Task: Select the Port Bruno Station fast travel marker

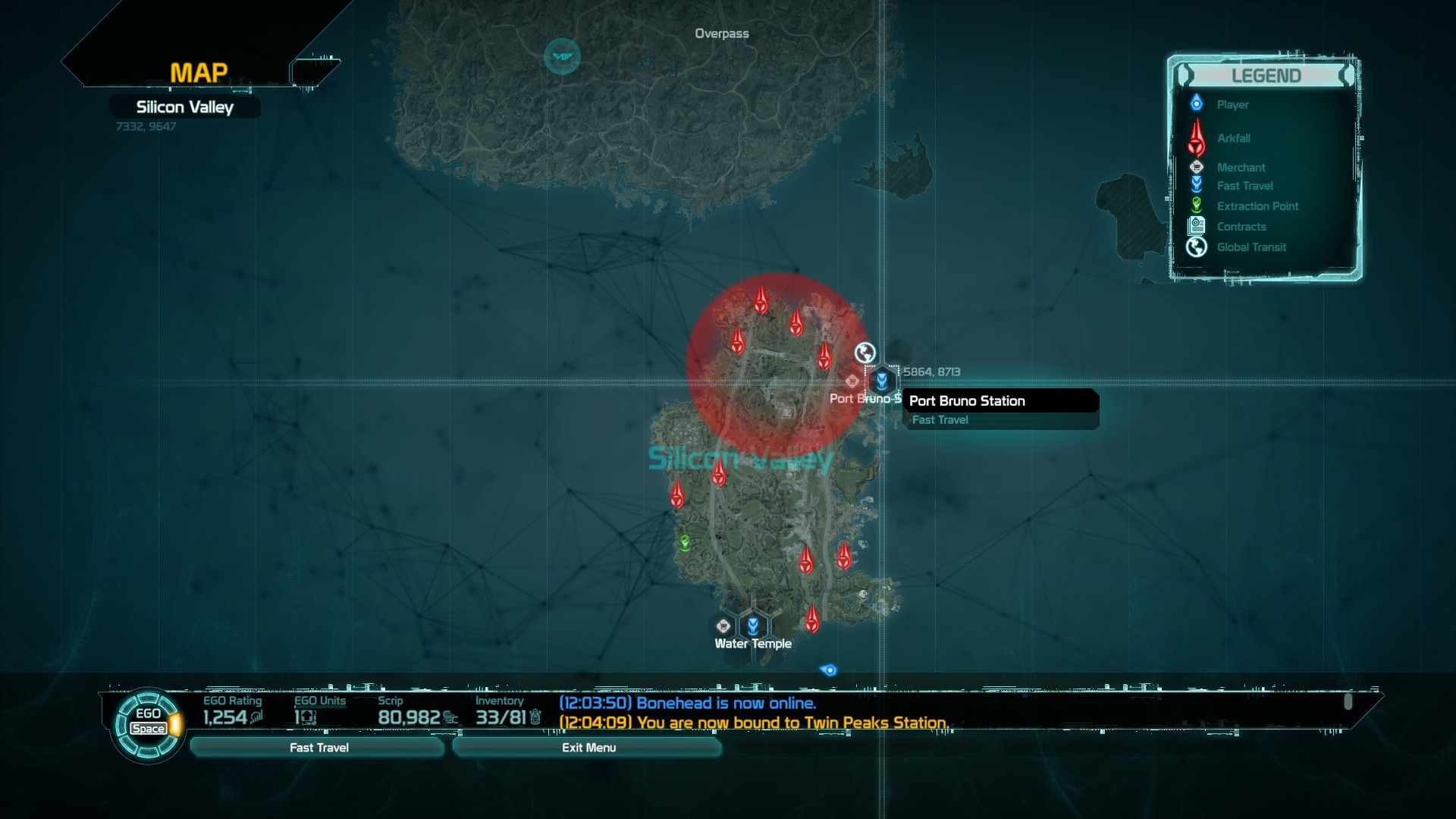Action: [881, 380]
